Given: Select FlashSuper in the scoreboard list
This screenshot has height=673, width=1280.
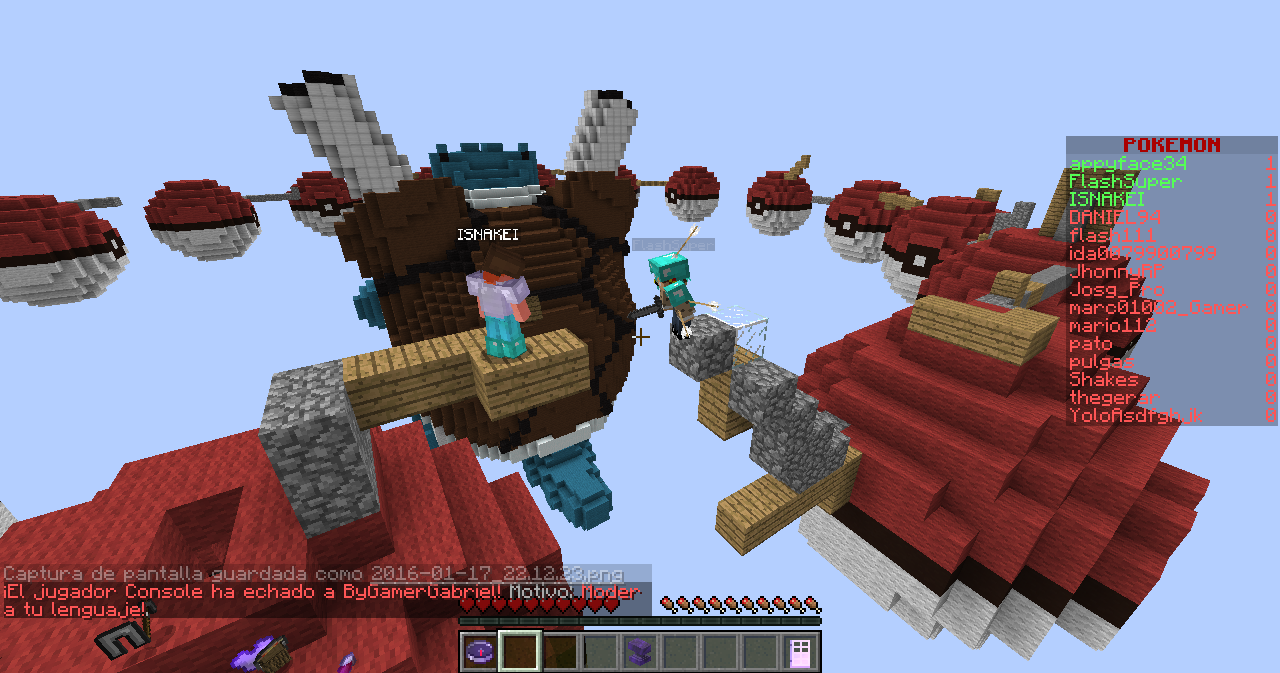Looking at the screenshot, I should pyautogui.click(x=1125, y=182).
